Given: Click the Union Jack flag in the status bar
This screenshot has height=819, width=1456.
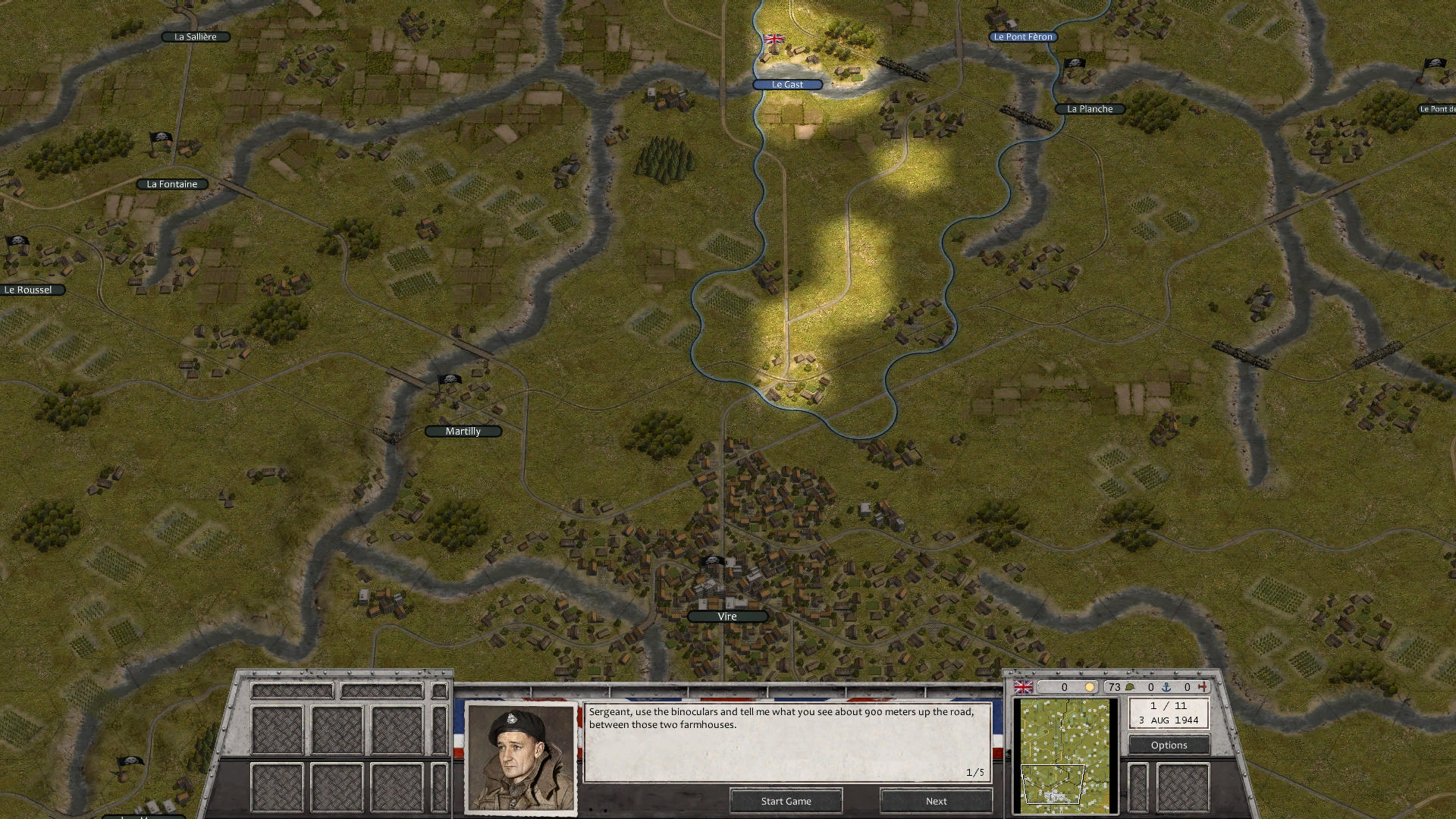Looking at the screenshot, I should (x=1024, y=687).
